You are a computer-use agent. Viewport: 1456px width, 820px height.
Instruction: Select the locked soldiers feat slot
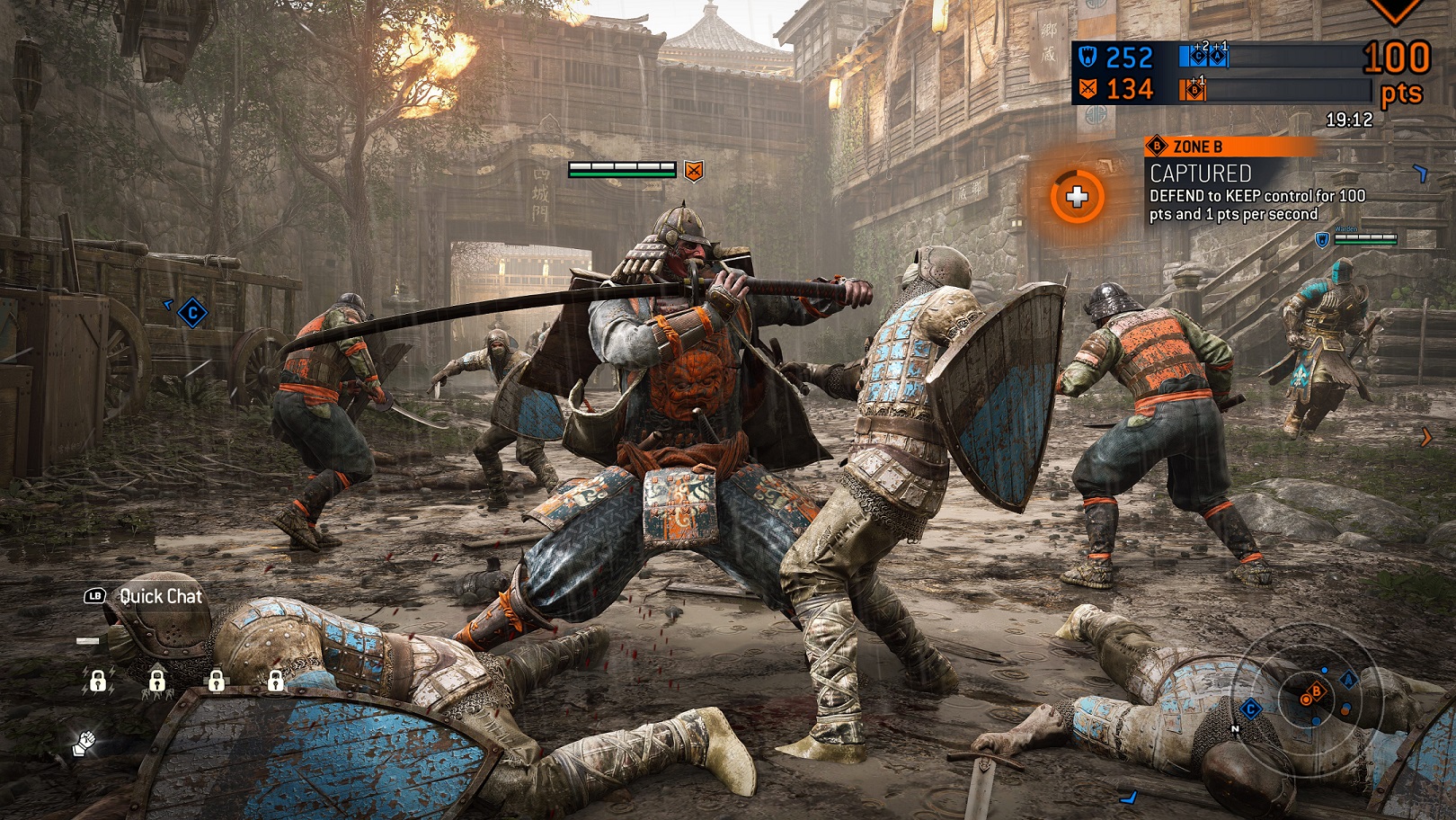156,681
